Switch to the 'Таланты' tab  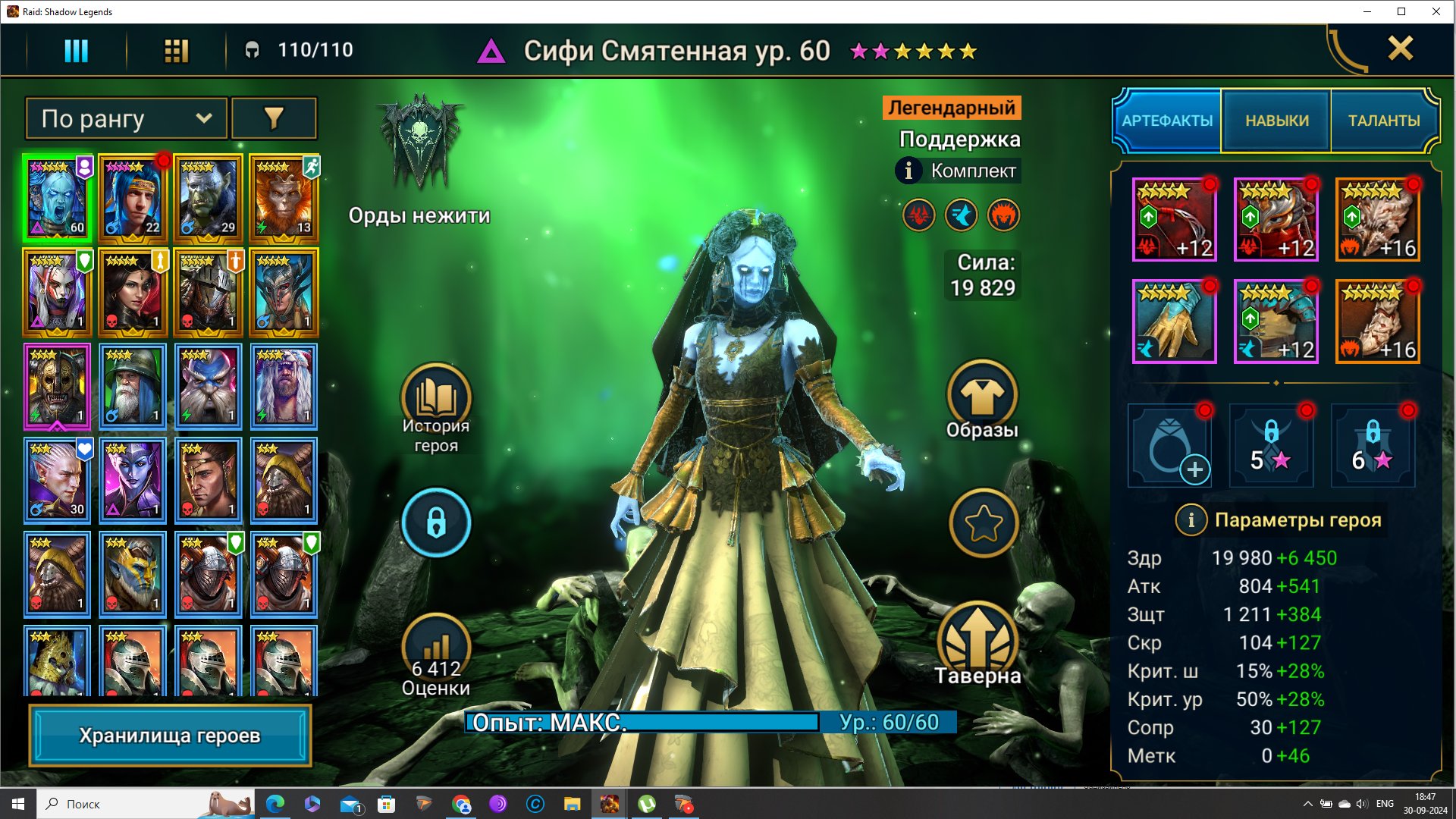(x=1383, y=121)
